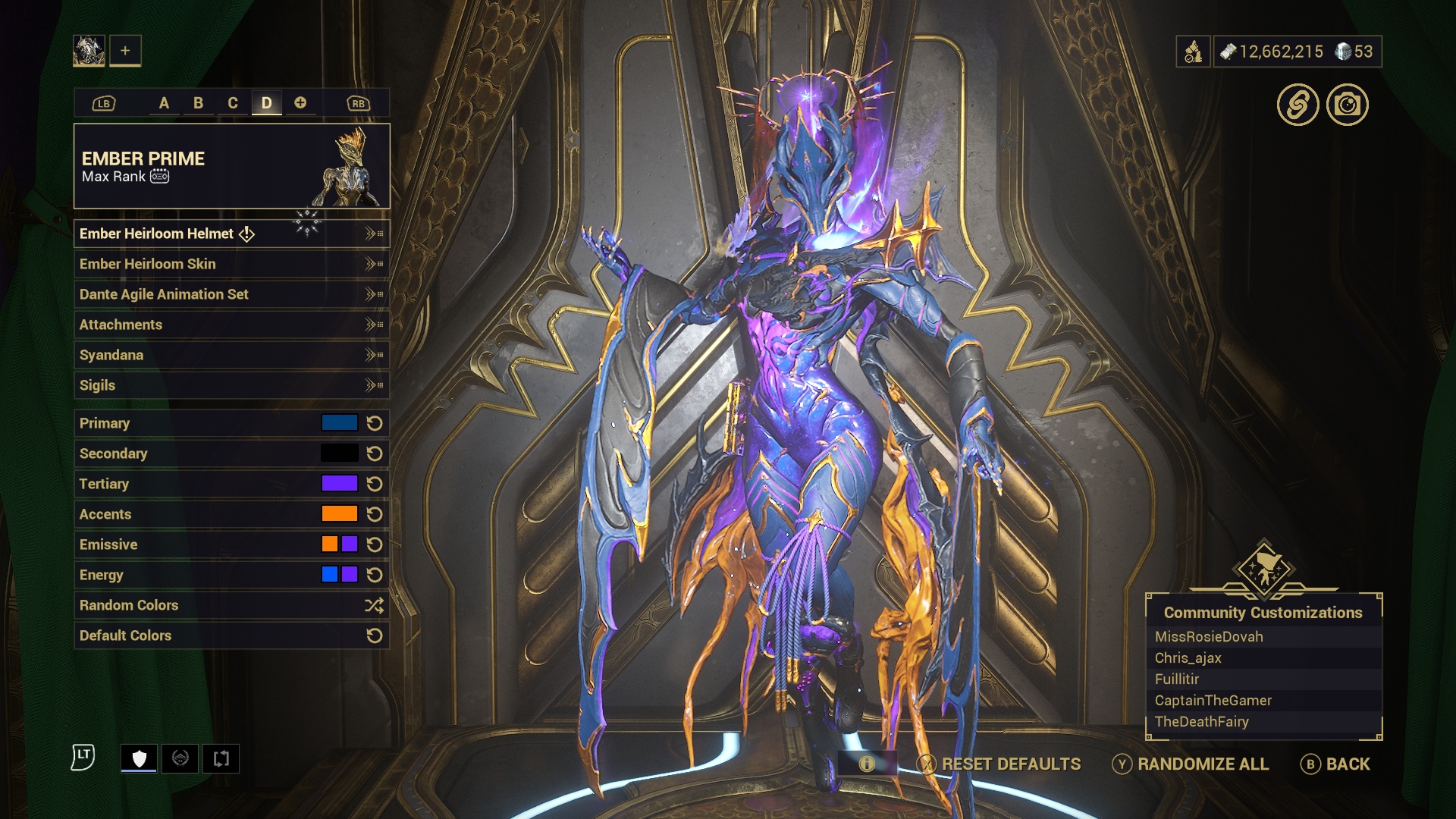Image resolution: width=1456 pixels, height=819 pixels.
Task: Reset the orange Accents color
Action: click(x=375, y=514)
